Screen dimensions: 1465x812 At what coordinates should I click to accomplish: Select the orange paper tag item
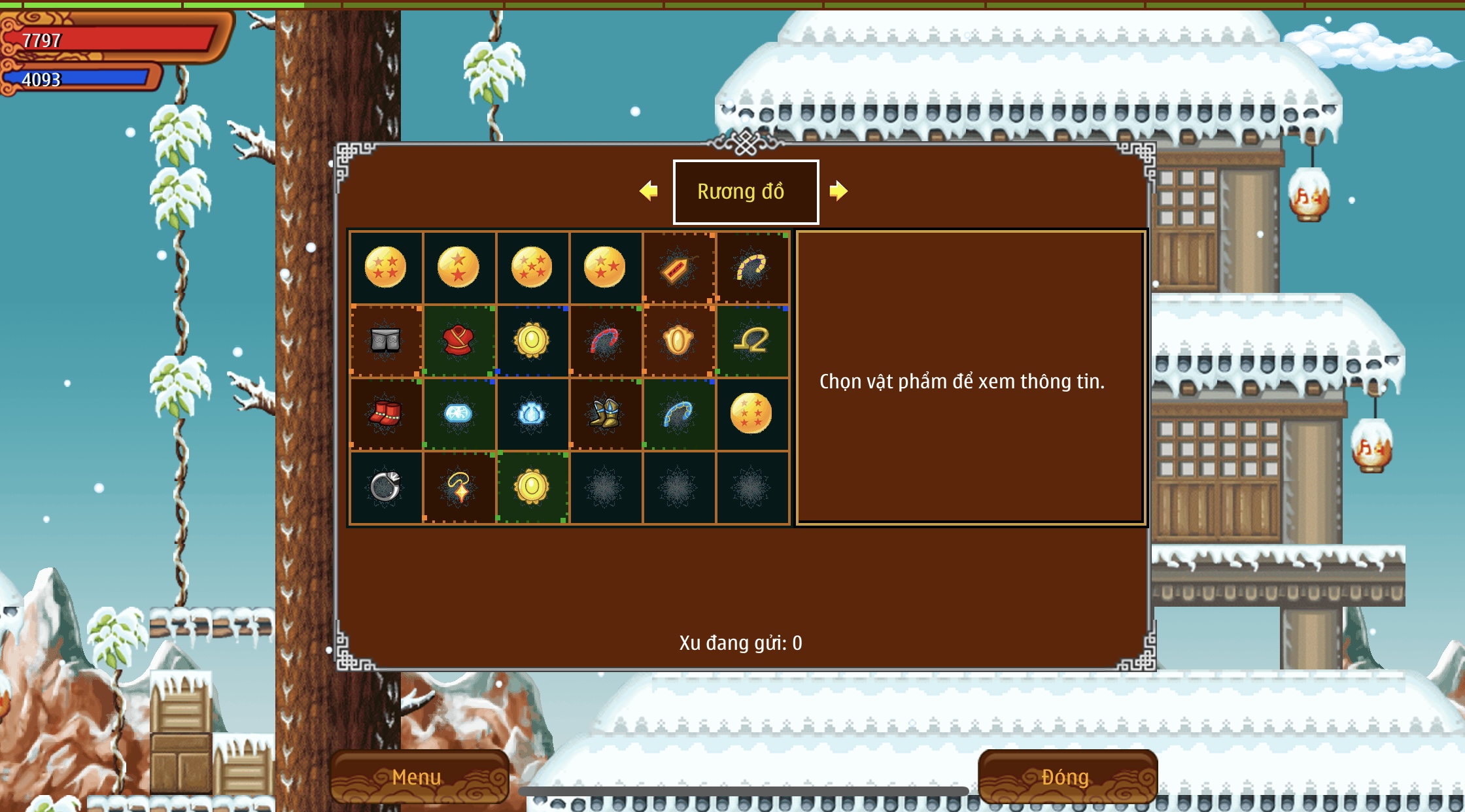pyautogui.click(x=678, y=268)
